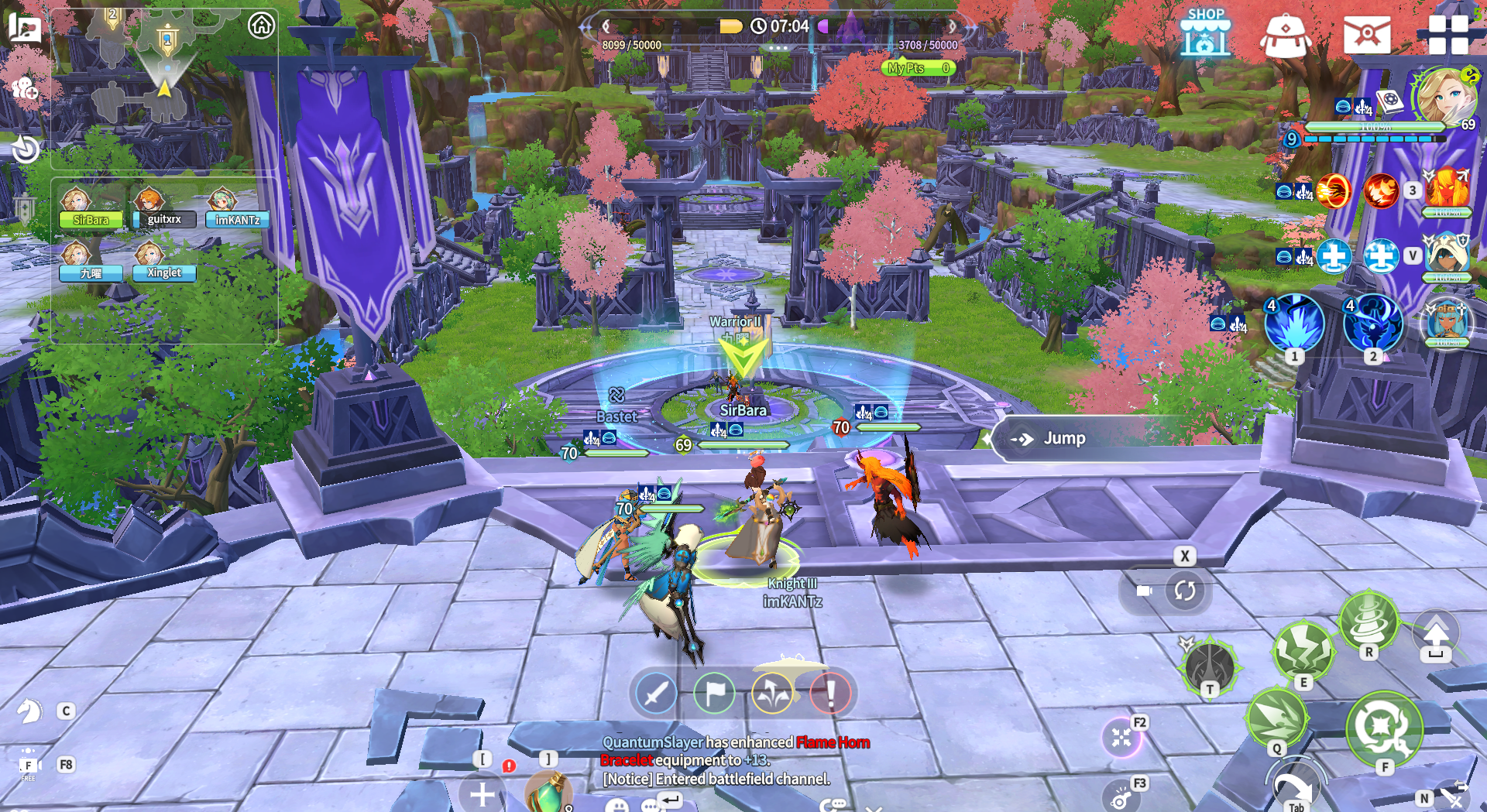This screenshot has width=1487, height=812.
Task: Activate the blue ice burst pet skill
Action: tap(1294, 324)
